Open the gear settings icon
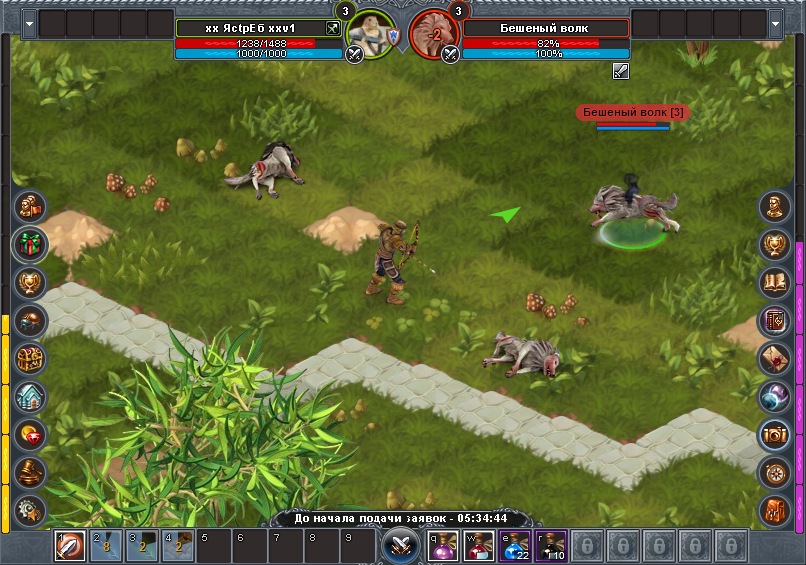806x565 pixels. pyautogui.click(x=30, y=508)
